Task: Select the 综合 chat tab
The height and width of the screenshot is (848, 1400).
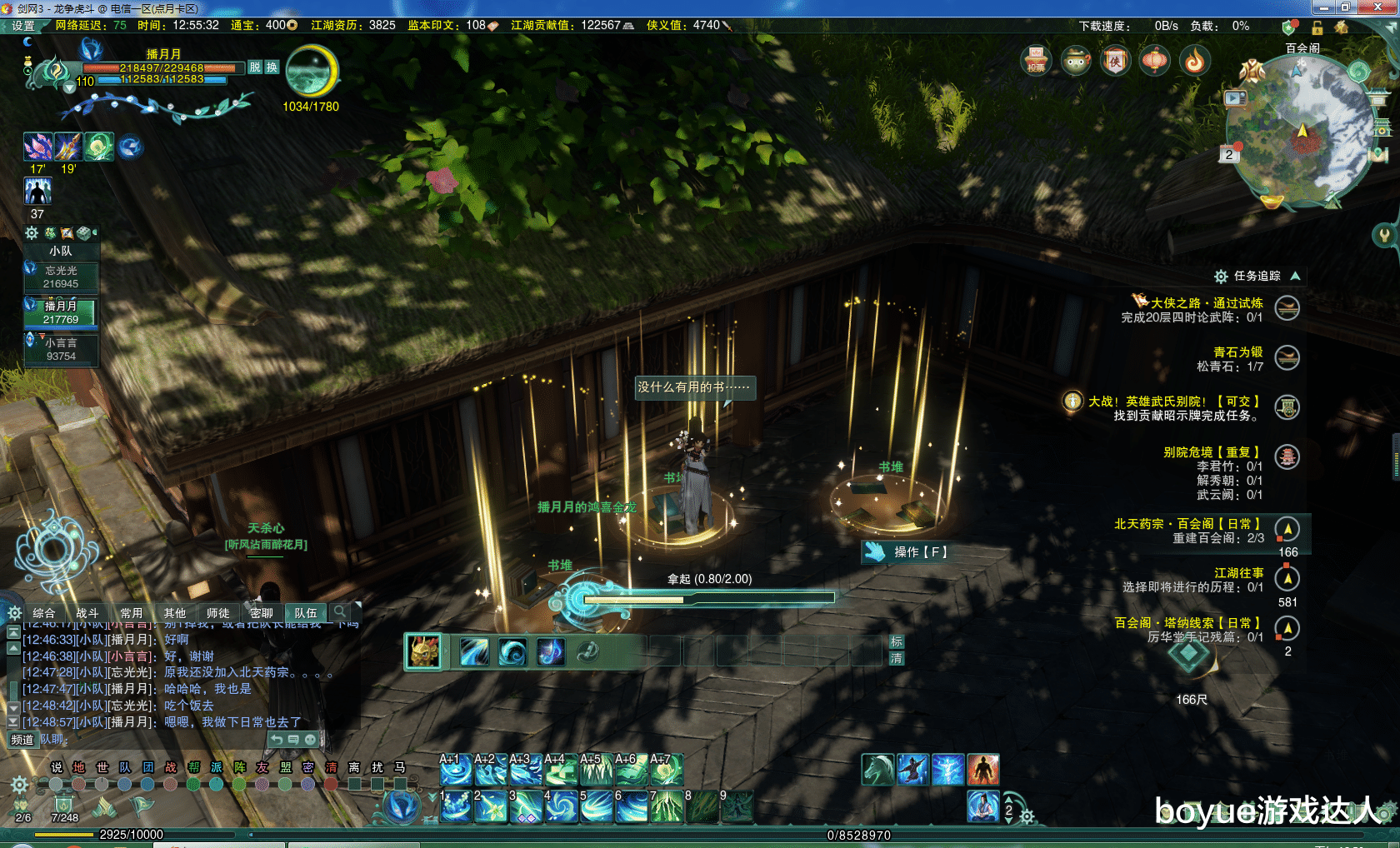Action: (44, 613)
